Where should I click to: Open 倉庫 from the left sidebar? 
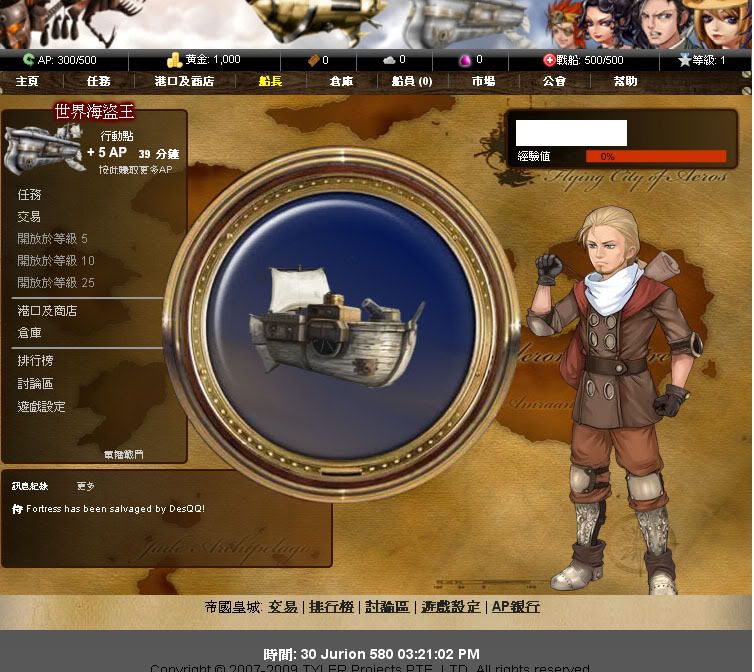click(x=30, y=333)
